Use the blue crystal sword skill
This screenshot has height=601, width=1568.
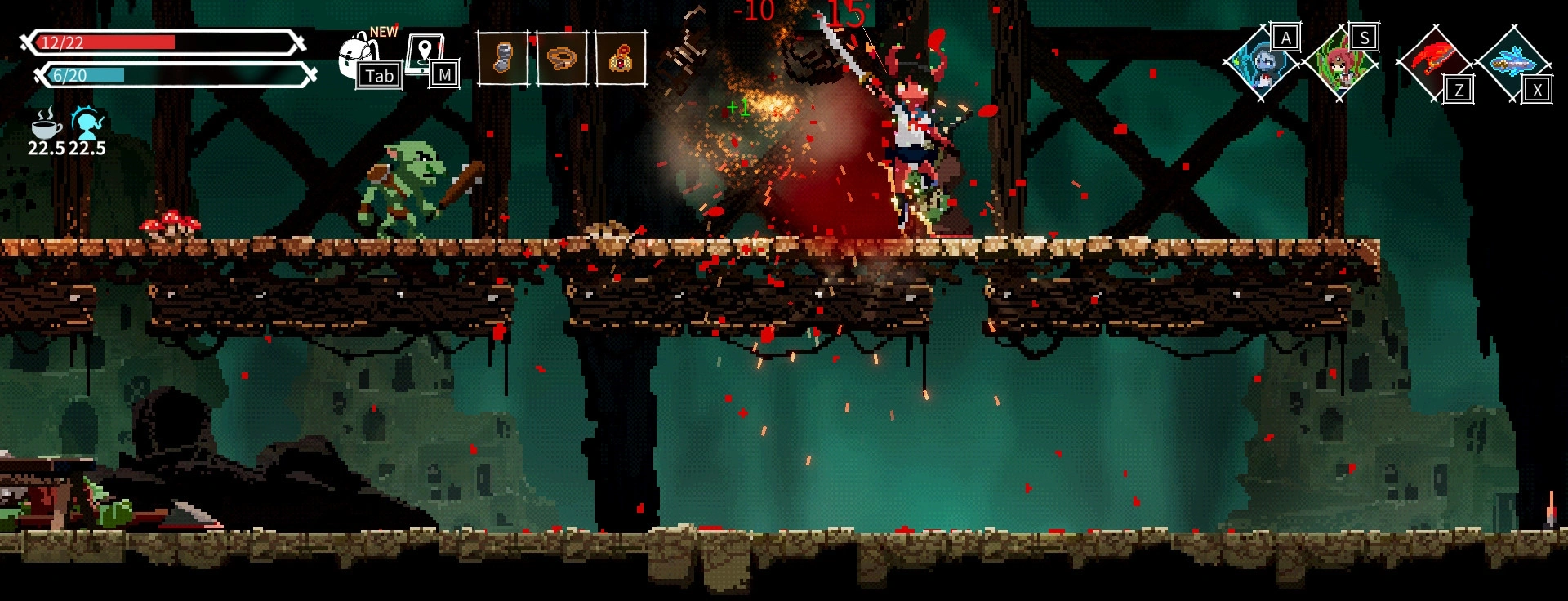coord(1512,62)
